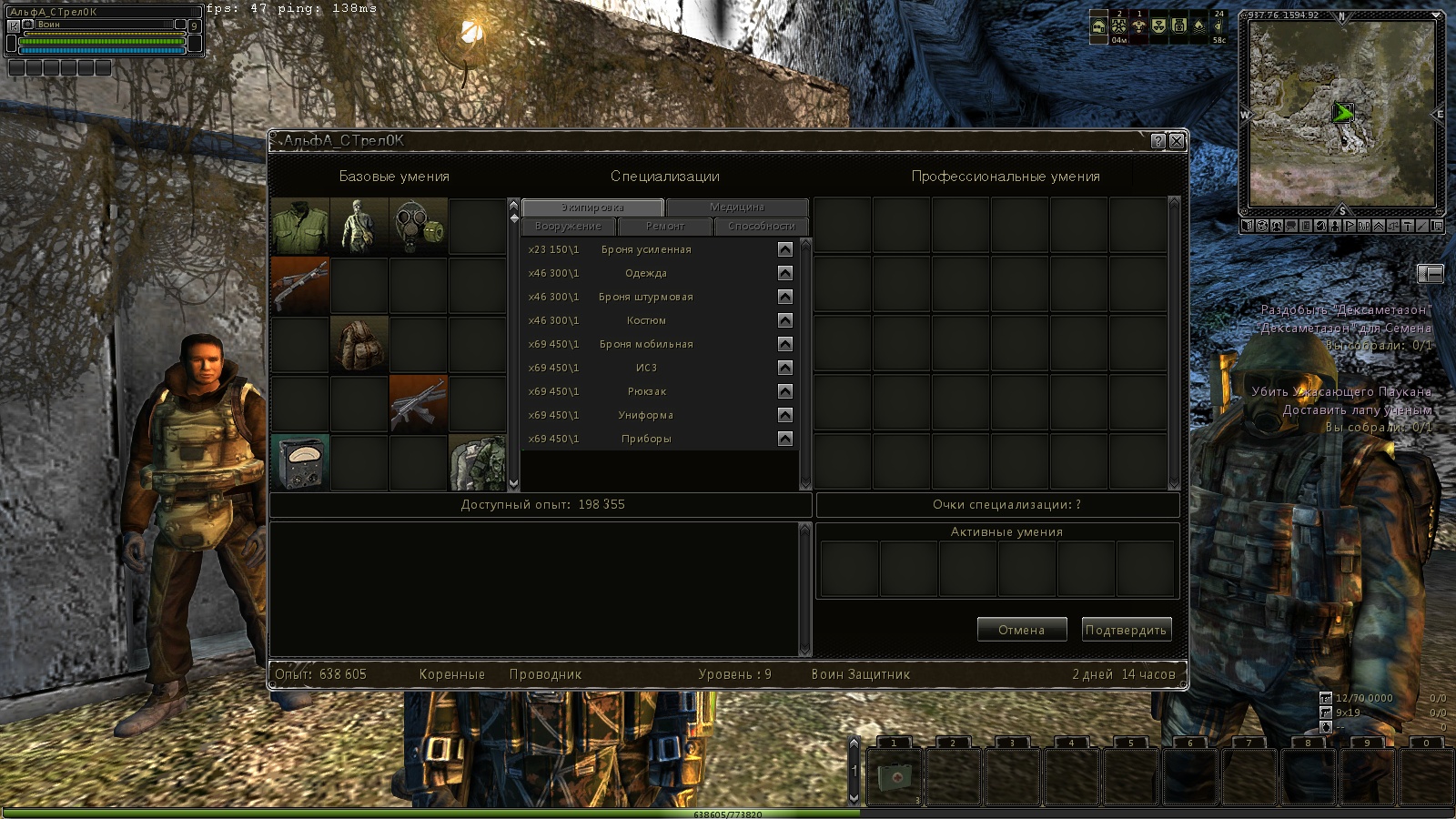
Task: Click the minimap
Action: click(x=1341, y=112)
